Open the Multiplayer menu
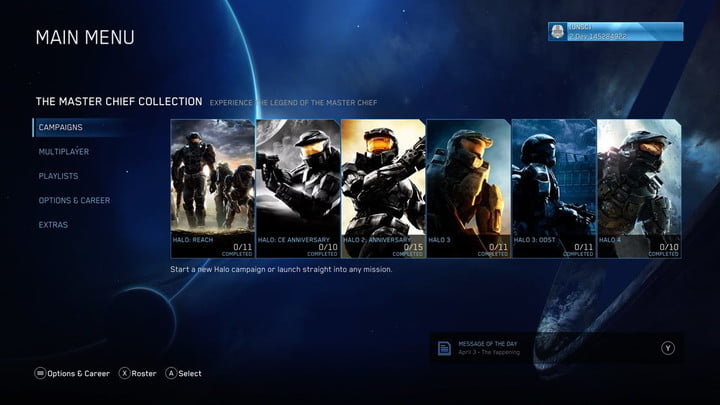Screen dimensions: 720x405 click(x=64, y=152)
